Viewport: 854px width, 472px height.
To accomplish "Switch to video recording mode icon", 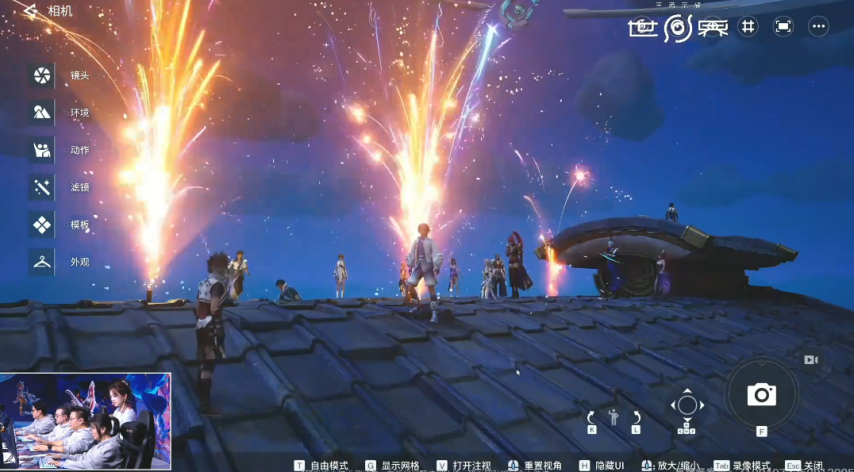I will pyautogui.click(x=811, y=359).
